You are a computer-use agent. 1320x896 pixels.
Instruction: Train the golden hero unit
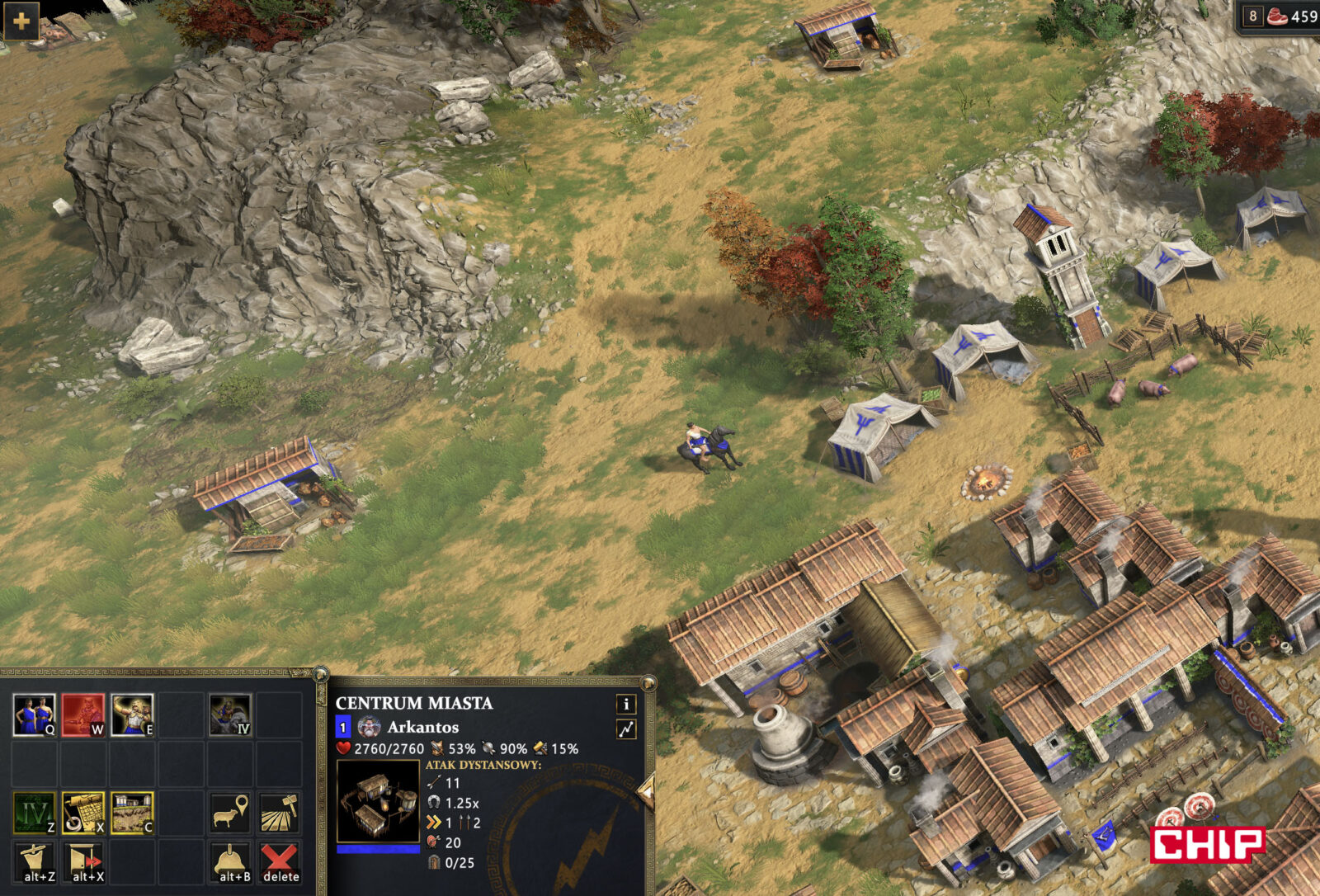132,714
